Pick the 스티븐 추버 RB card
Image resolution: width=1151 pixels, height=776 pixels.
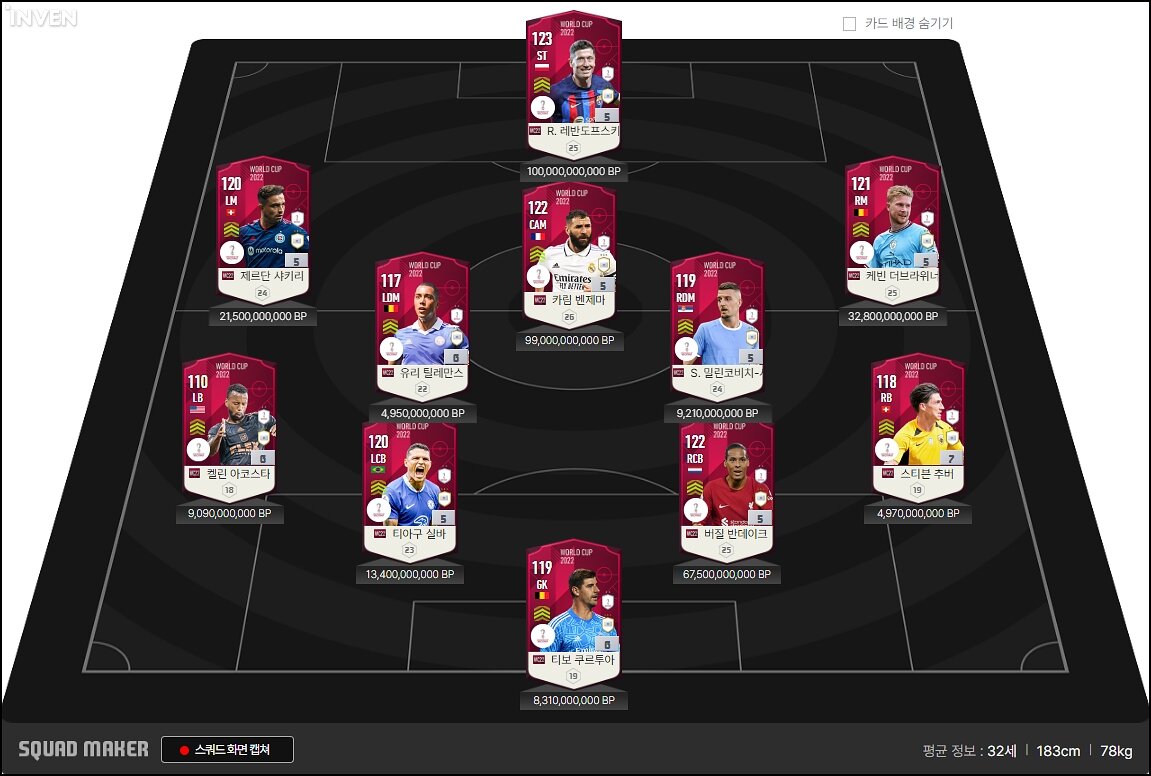coord(917,424)
